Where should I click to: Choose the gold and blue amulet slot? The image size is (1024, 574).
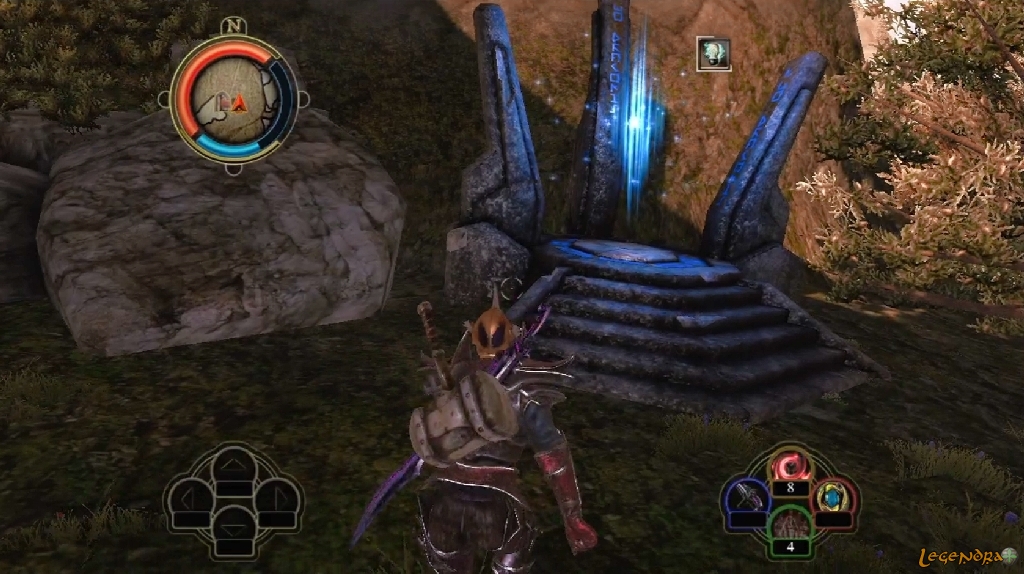[832, 495]
